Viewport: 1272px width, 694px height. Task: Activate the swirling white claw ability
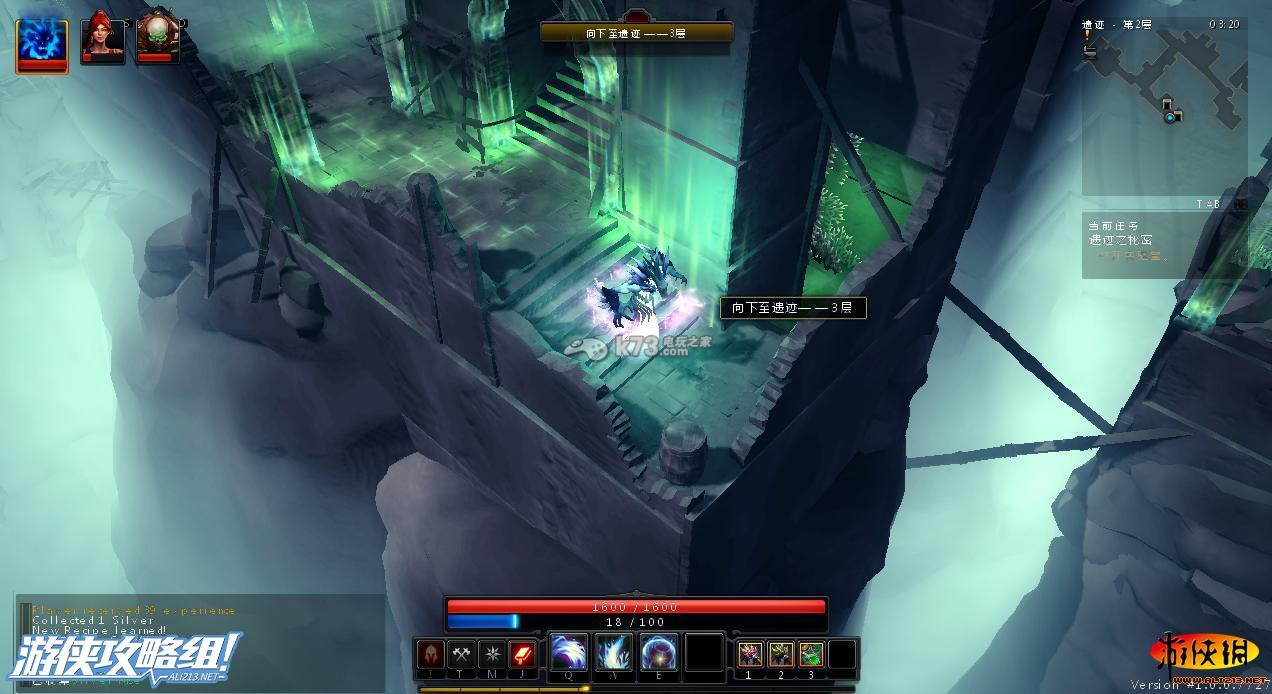click(569, 653)
